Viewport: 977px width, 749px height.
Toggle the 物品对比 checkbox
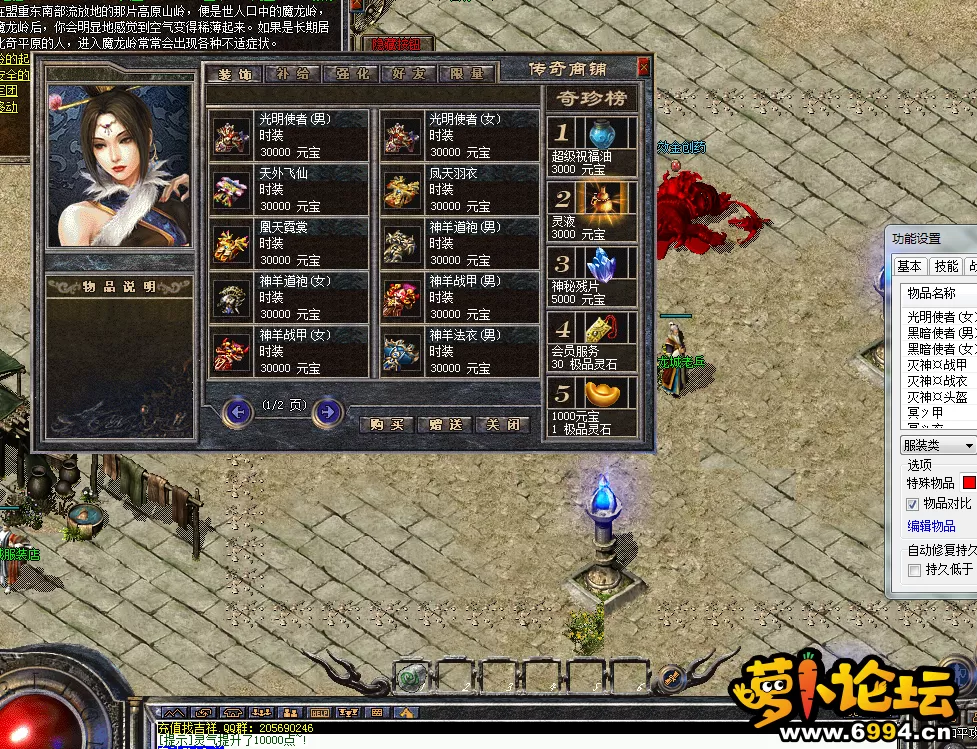[x=912, y=504]
